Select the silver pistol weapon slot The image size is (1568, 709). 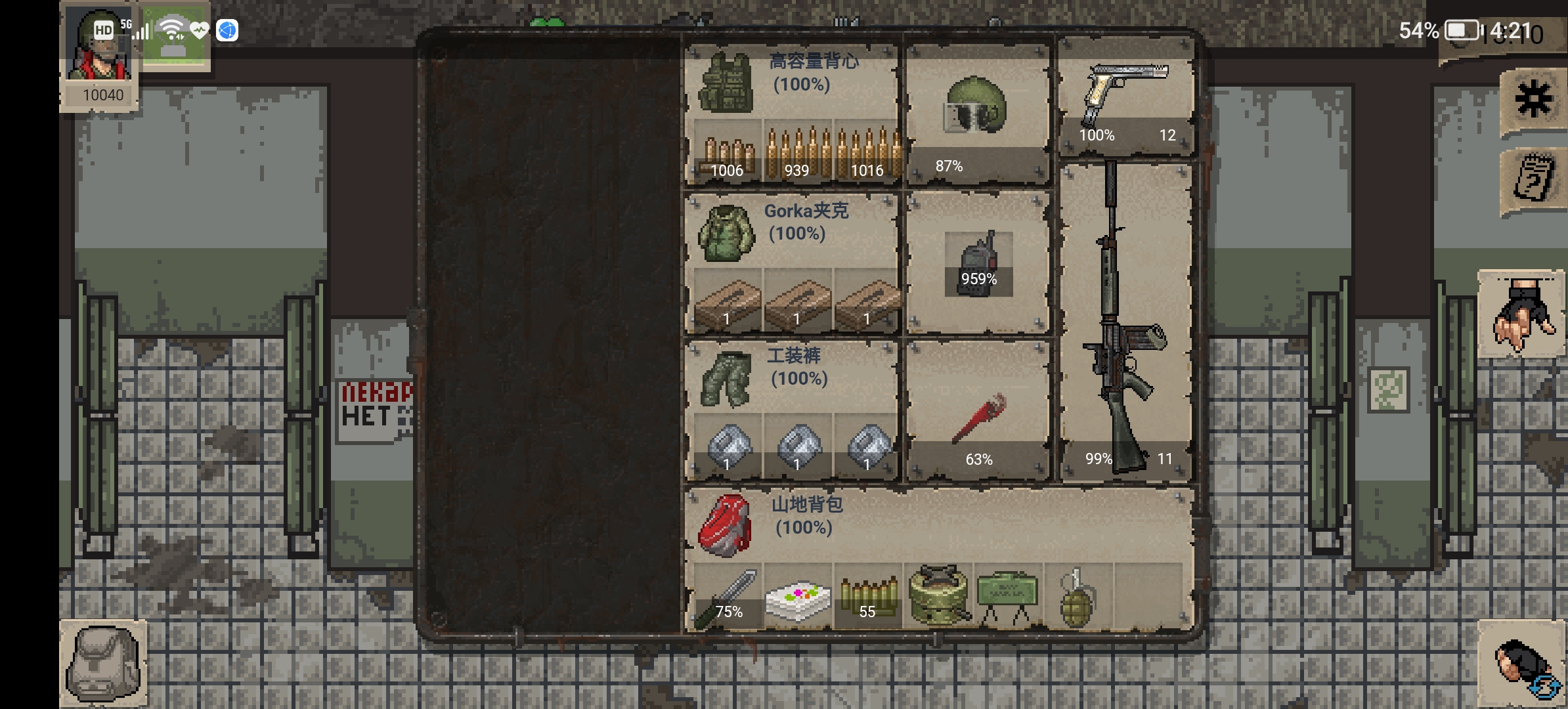pos(1125,95)
